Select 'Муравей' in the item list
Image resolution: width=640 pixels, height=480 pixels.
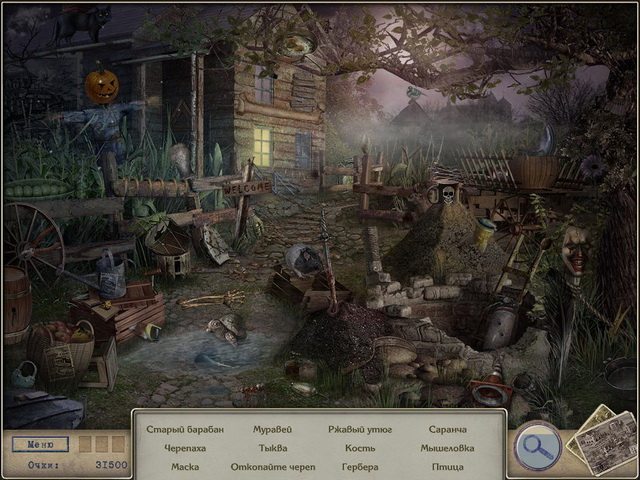(272, 430)
